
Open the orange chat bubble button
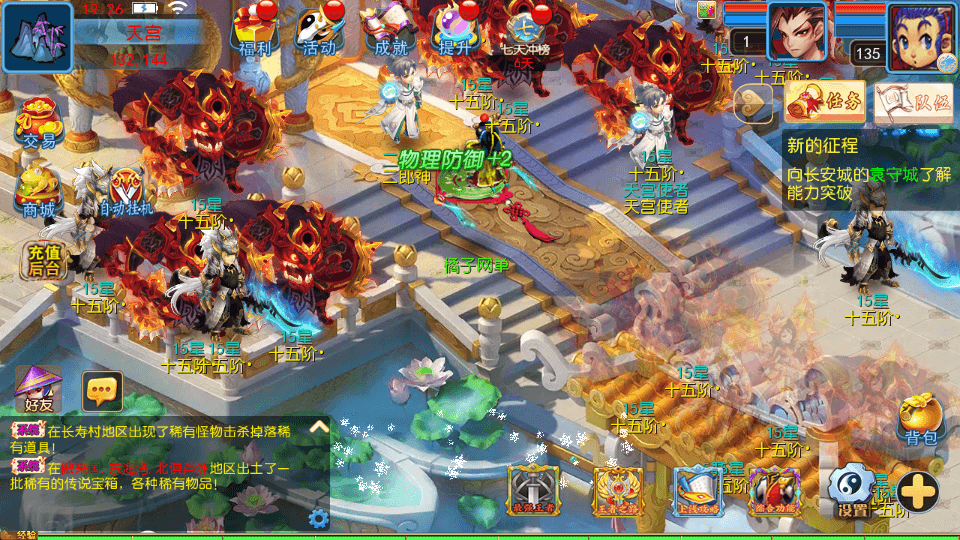102,391
